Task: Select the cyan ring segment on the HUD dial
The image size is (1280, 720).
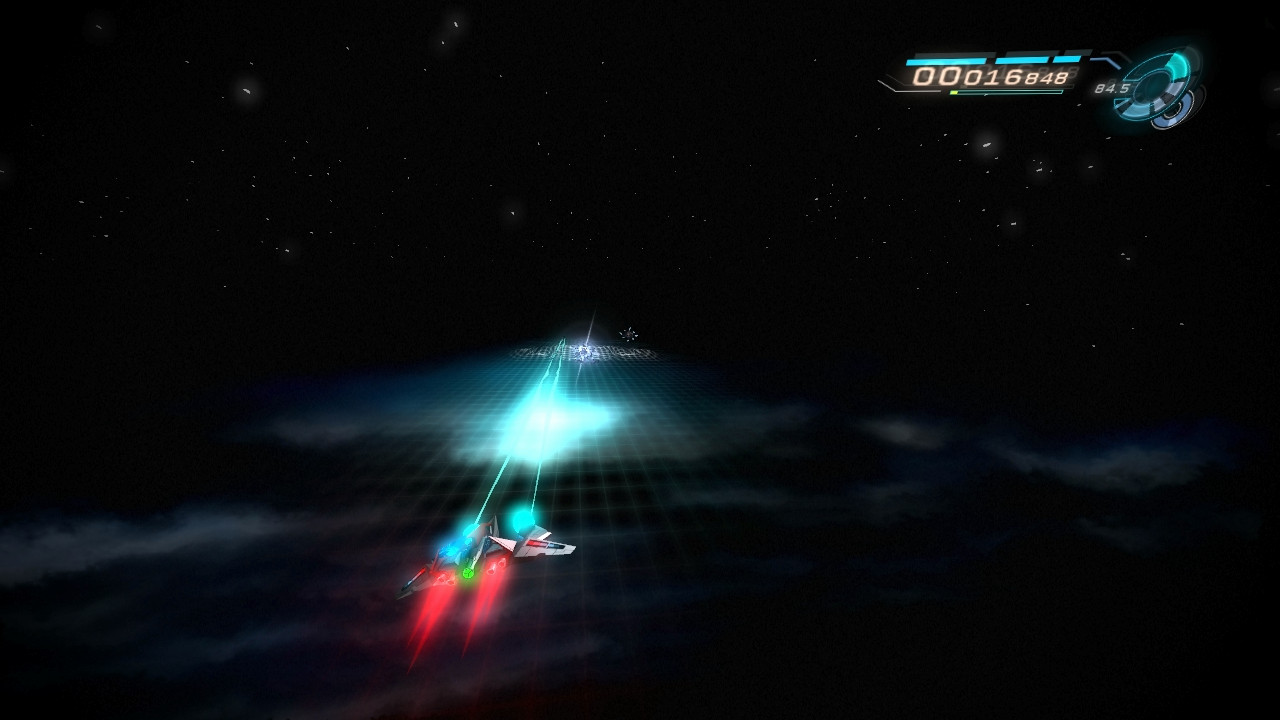Action: (1176, 62)
